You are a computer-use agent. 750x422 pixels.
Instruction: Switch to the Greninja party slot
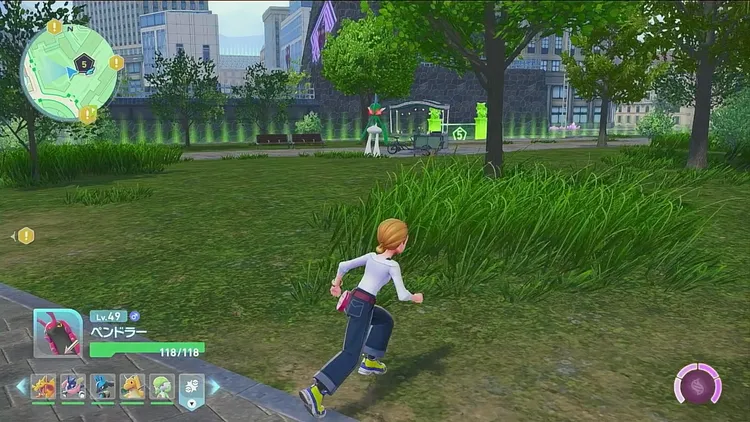point(73,387)
